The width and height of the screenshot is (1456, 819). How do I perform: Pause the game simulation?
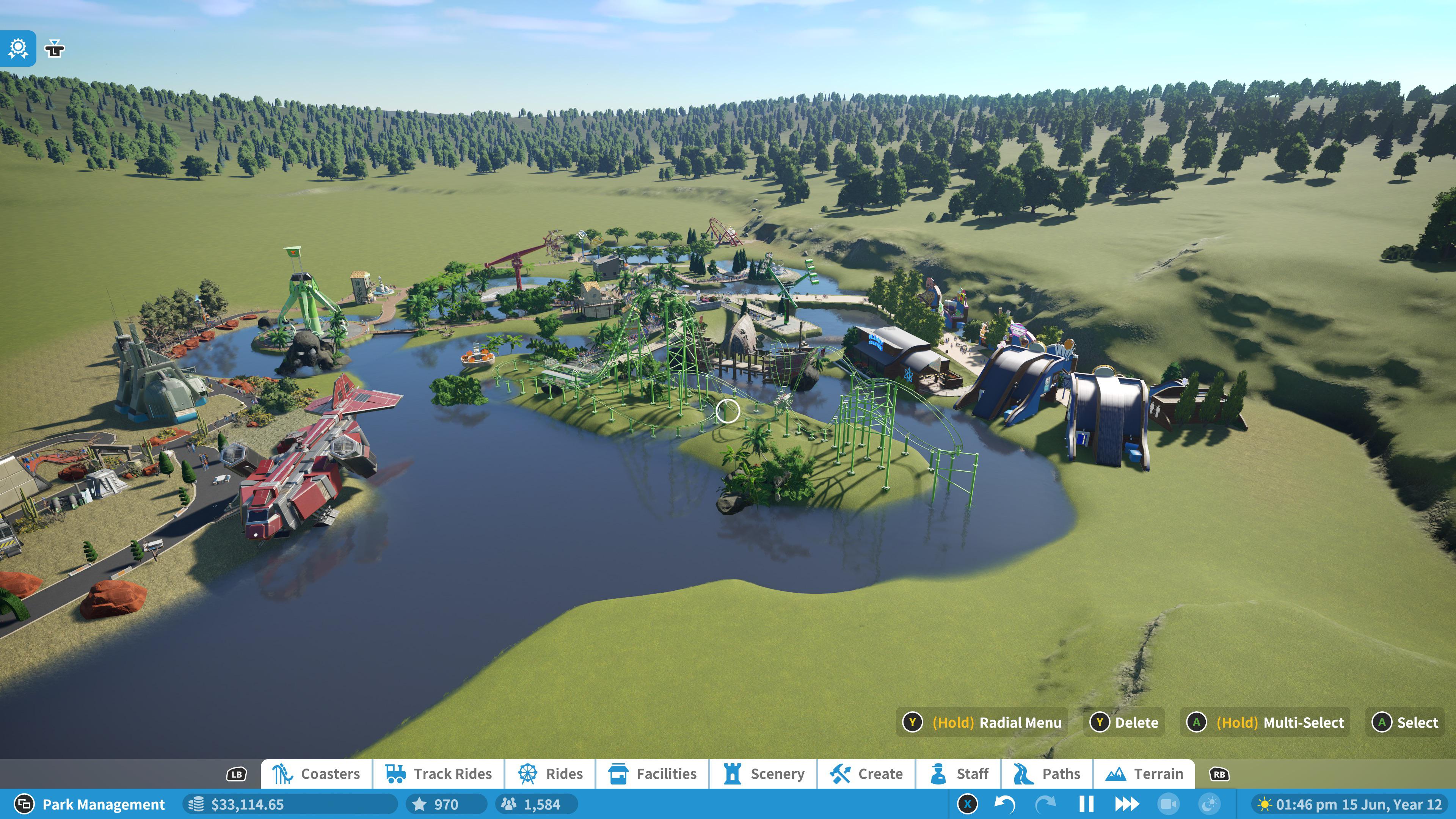[x=1087, y=803]
